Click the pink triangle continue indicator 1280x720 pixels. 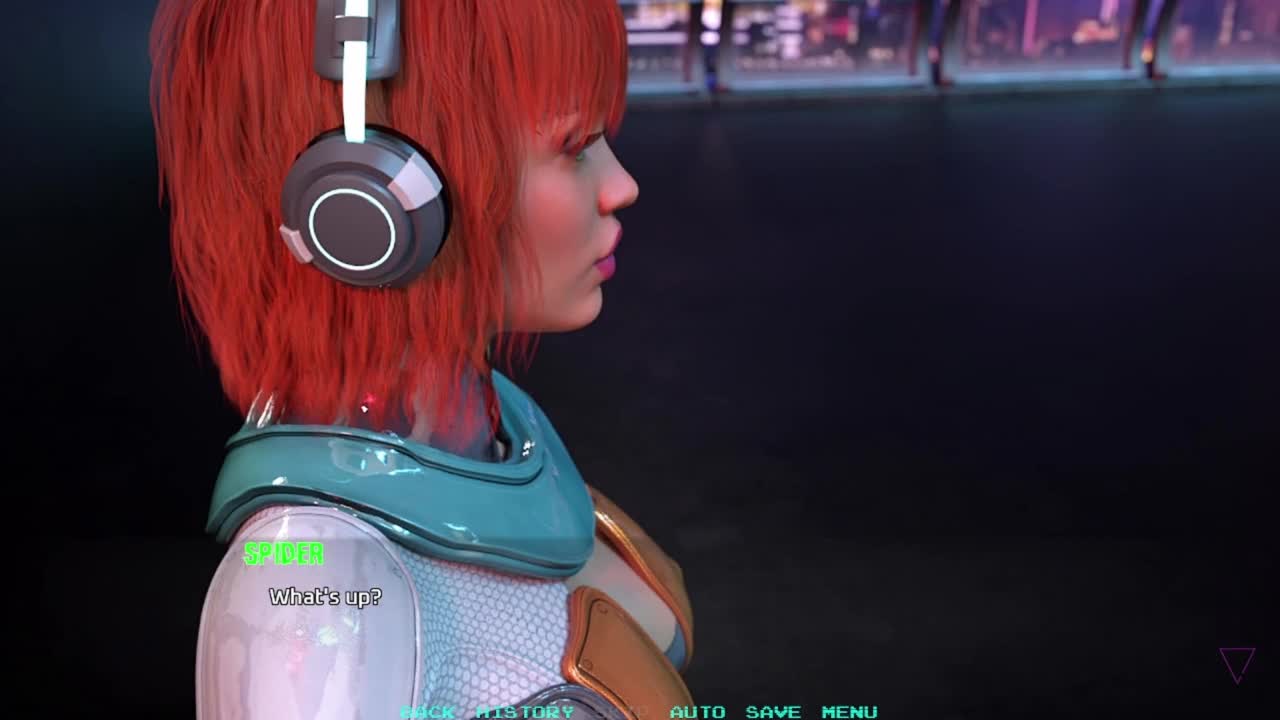[x=1237, y=664]
